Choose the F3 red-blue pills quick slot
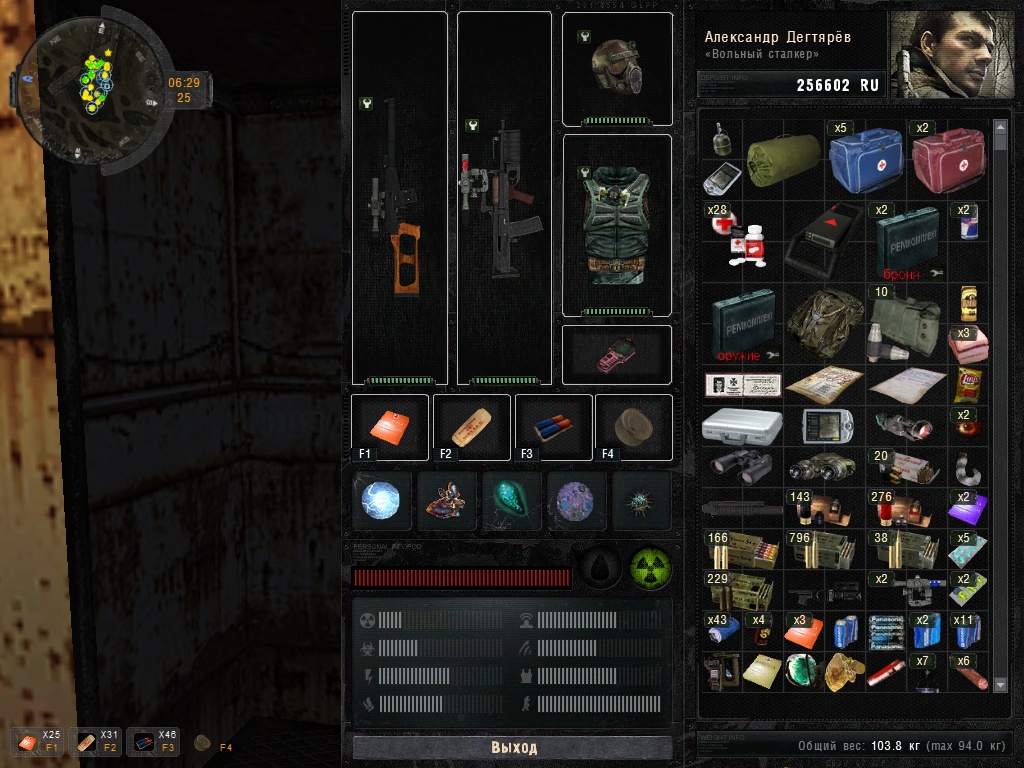The height and width of the screenshot is (768, 1024). pyautogui.click(x=553, y=427)
